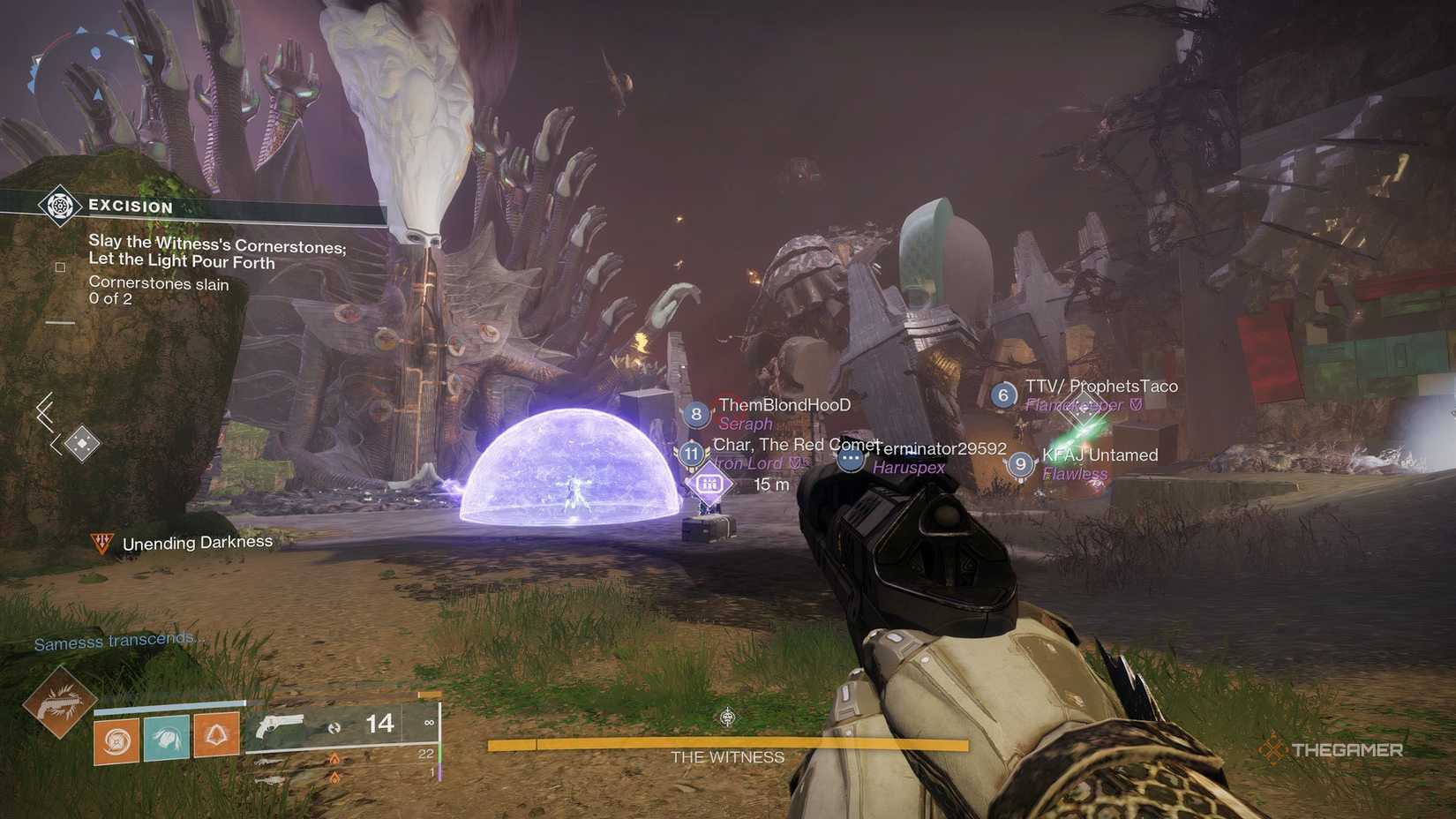1456x819 pixels.
Task: Select the rally banner waypoint marker
Action: [709, 485]
